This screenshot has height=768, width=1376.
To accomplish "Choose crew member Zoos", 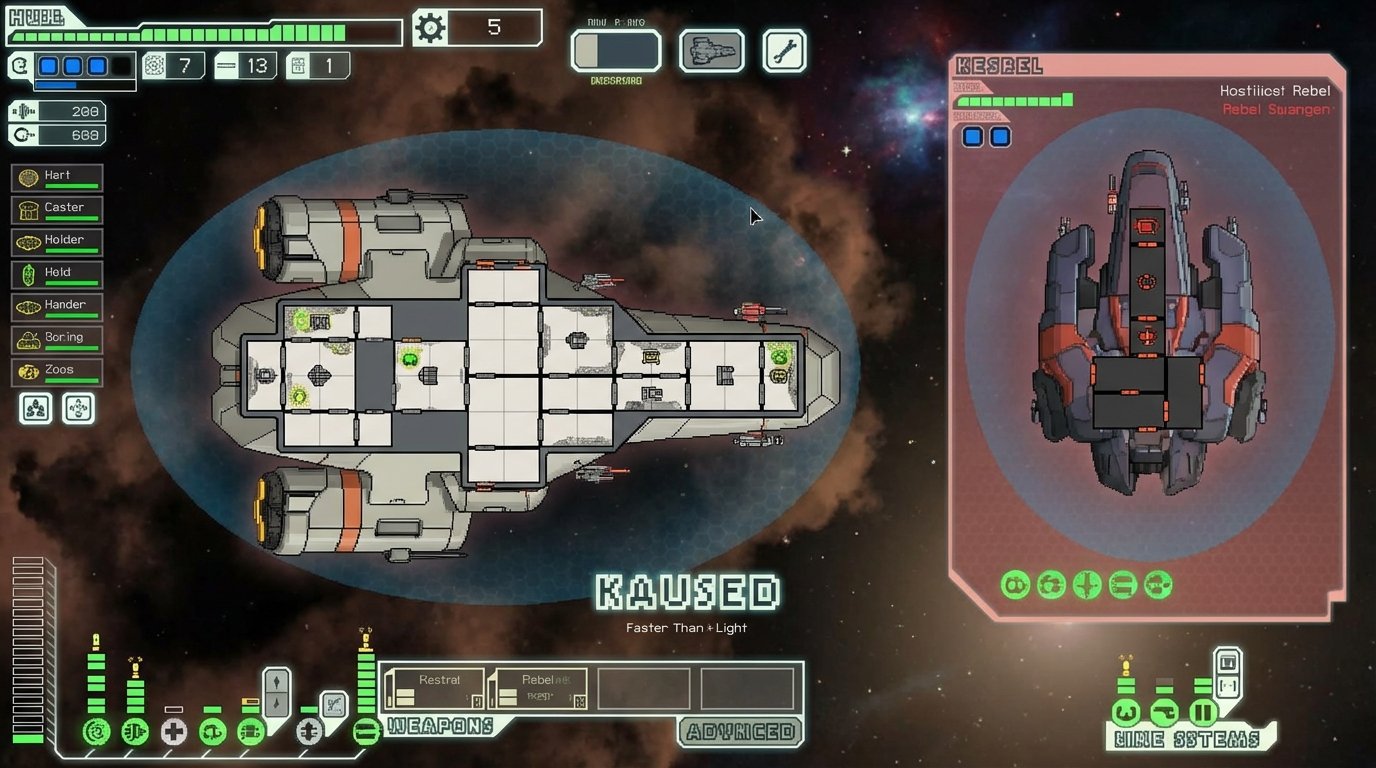I will coord(57,371).
